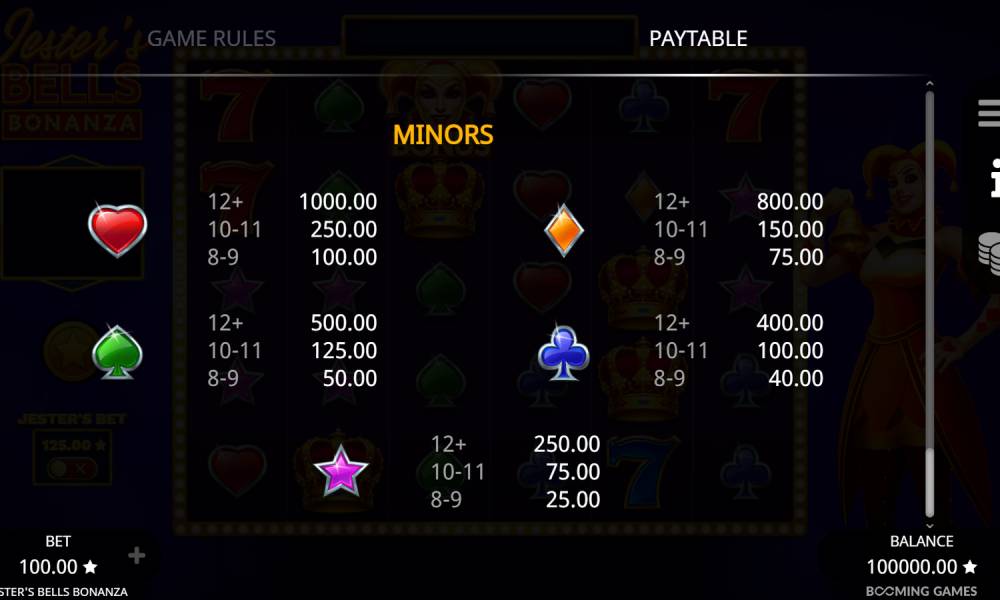Click the paytable scrollbar up arrow
The height and width of the screenshot is (600, 1000).
click(929, 85)
